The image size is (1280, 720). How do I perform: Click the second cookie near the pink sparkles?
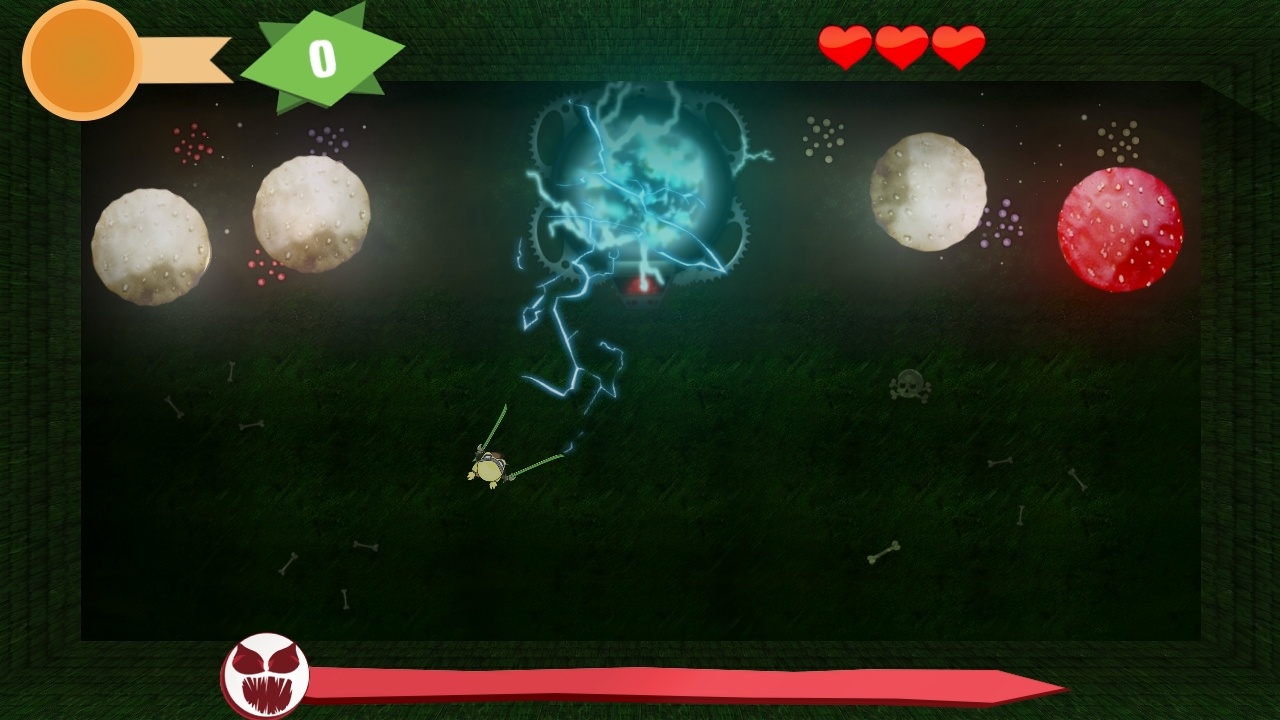[x=312, y=215]
